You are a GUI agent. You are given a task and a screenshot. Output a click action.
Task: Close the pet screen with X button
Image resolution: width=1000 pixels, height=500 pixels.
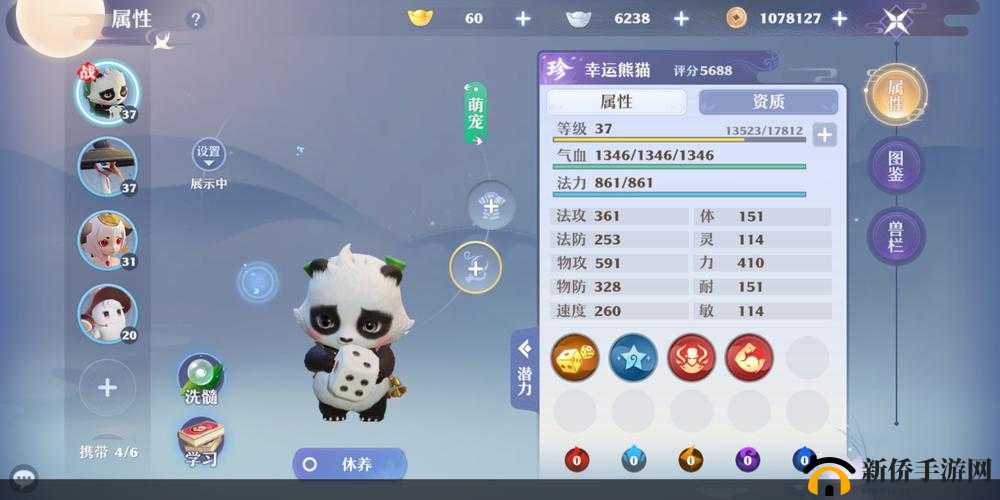(896, 19)
